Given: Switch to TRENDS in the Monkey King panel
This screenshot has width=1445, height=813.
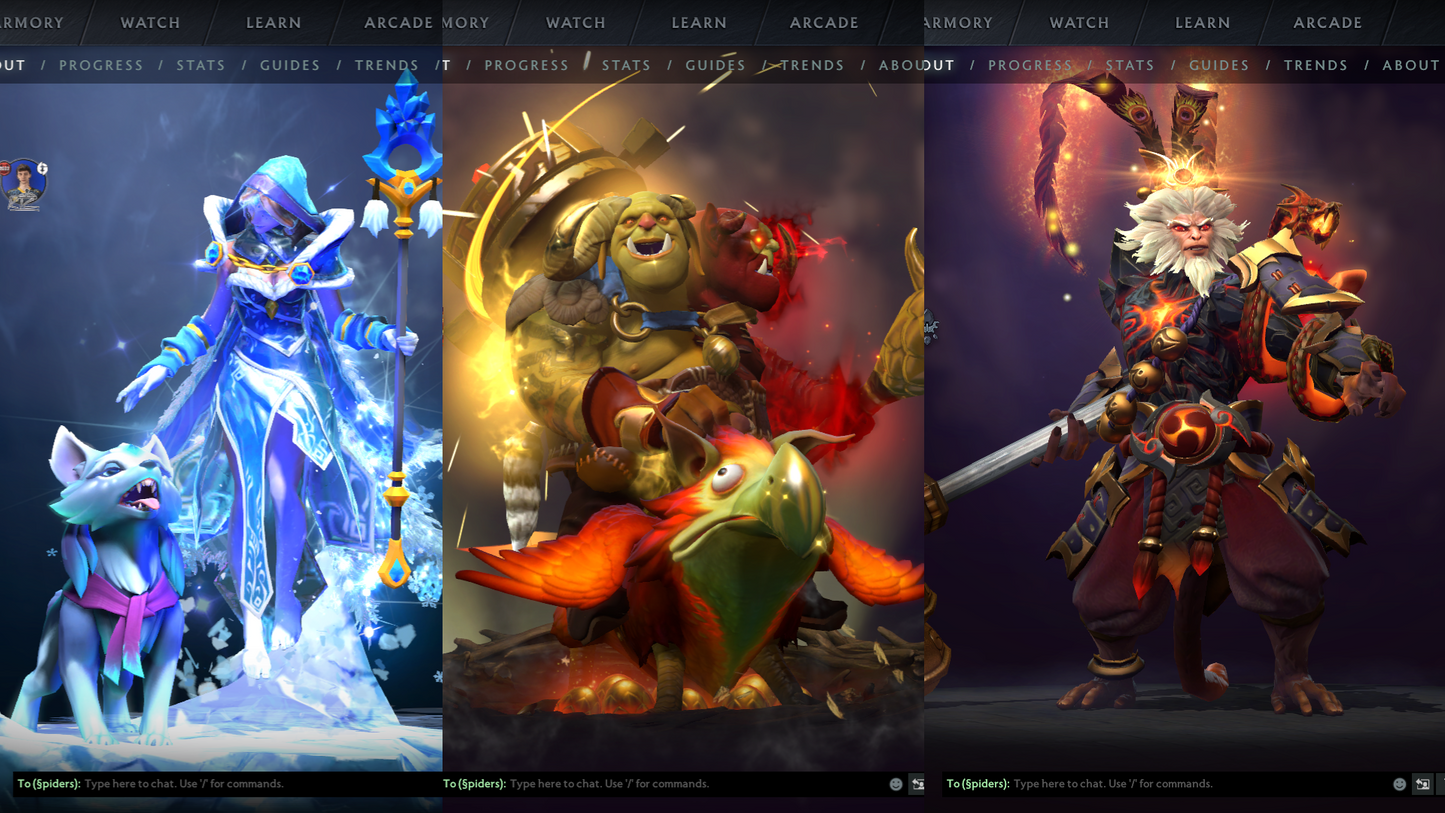Looking at the screenshot, I should (1316, 65).
